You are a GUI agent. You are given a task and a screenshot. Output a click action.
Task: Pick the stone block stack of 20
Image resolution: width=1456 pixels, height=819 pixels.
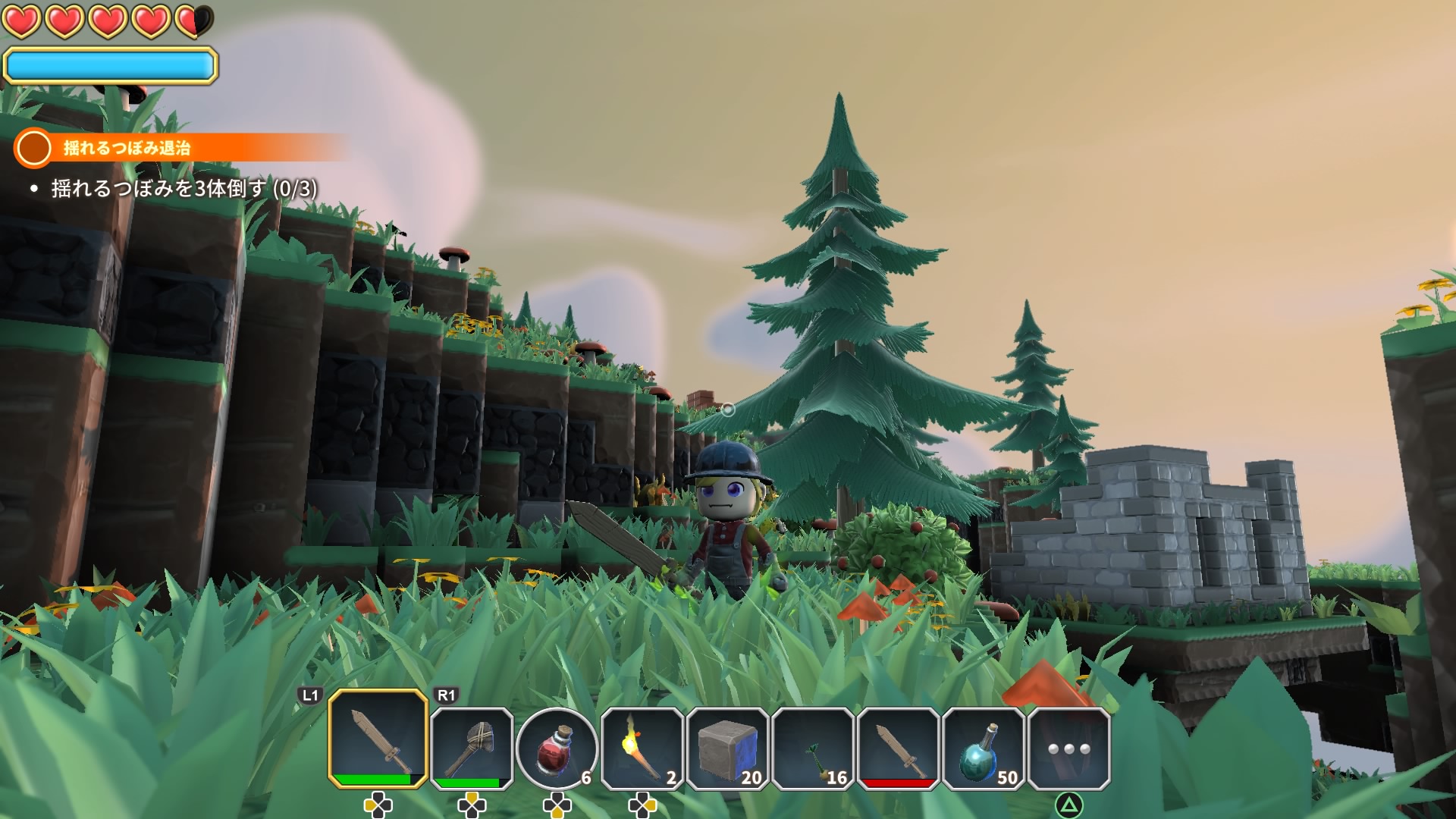[x=728, y=748]
